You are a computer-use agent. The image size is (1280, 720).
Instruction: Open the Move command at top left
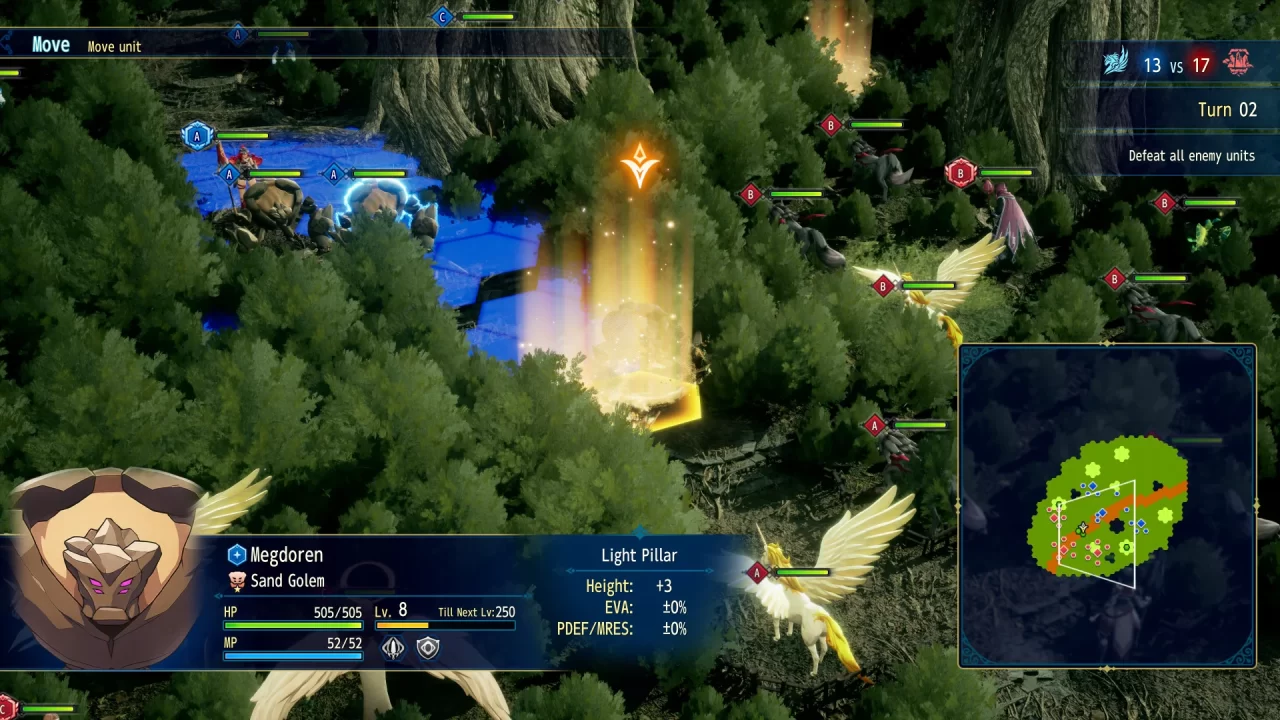click(50, 44)
